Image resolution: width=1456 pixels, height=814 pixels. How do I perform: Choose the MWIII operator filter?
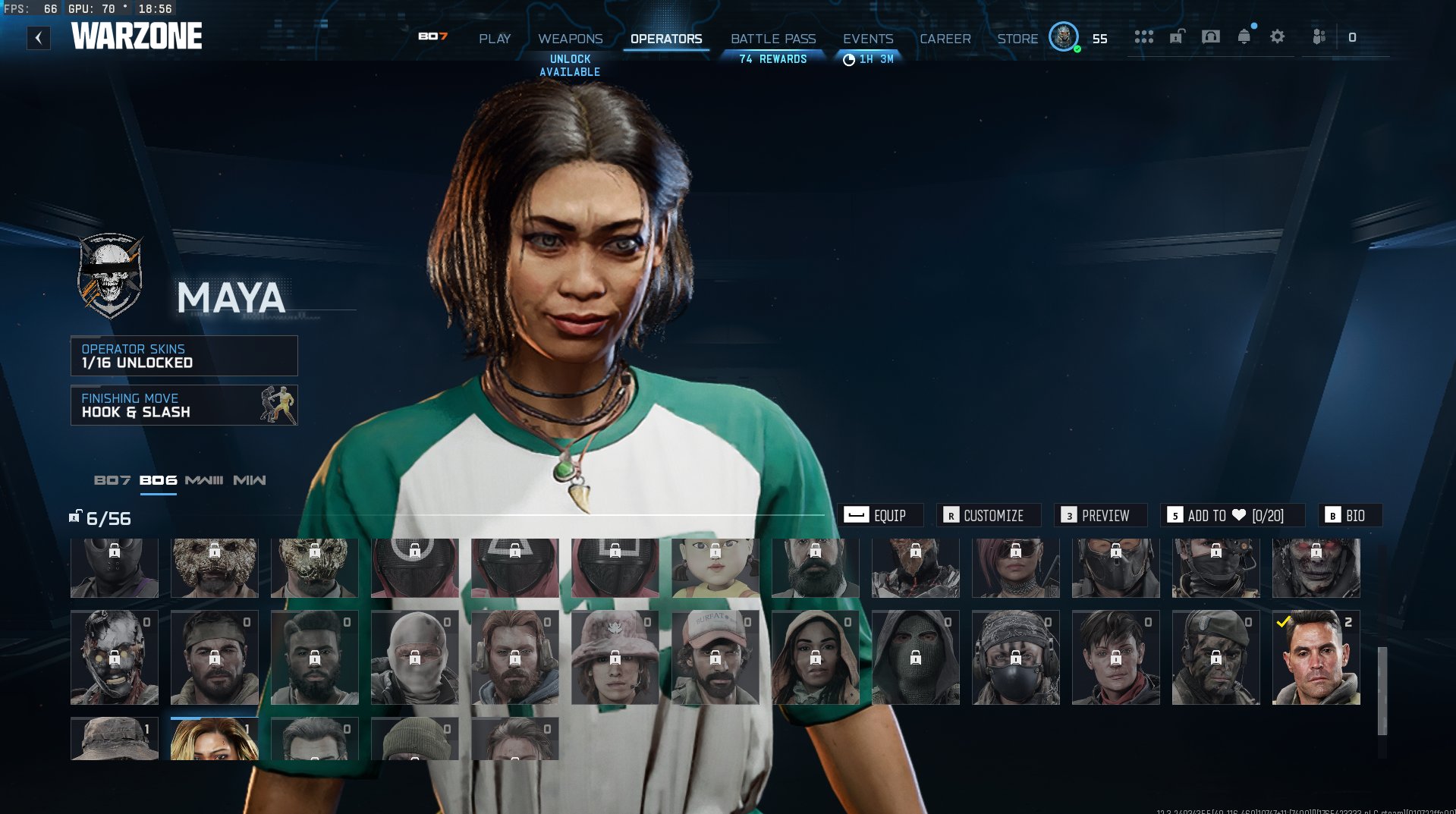point(204,480)
